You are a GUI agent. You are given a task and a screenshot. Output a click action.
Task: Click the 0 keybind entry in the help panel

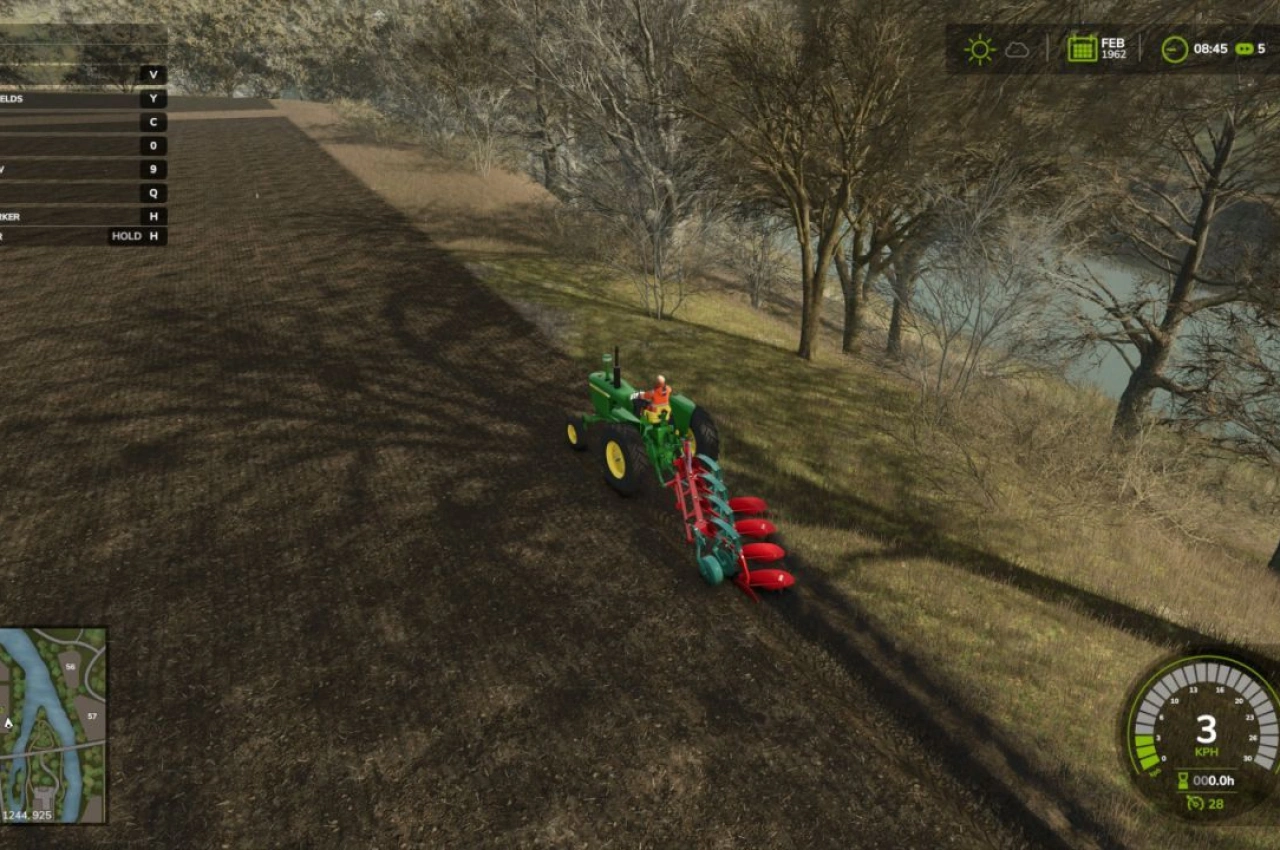point(155,145)
